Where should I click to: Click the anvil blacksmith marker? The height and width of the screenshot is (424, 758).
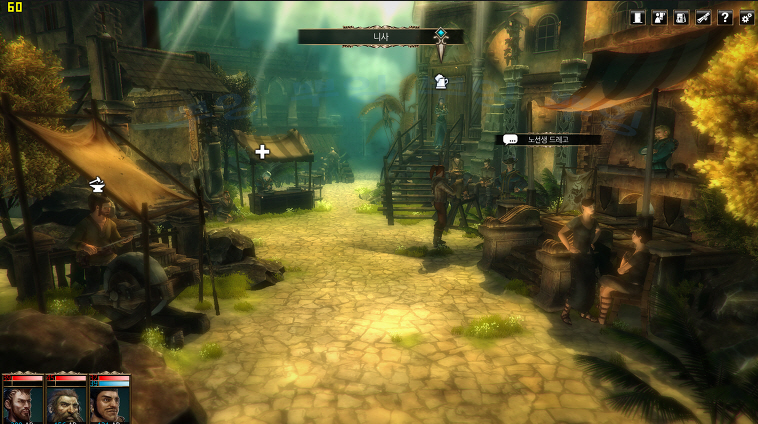pos(98,183)
